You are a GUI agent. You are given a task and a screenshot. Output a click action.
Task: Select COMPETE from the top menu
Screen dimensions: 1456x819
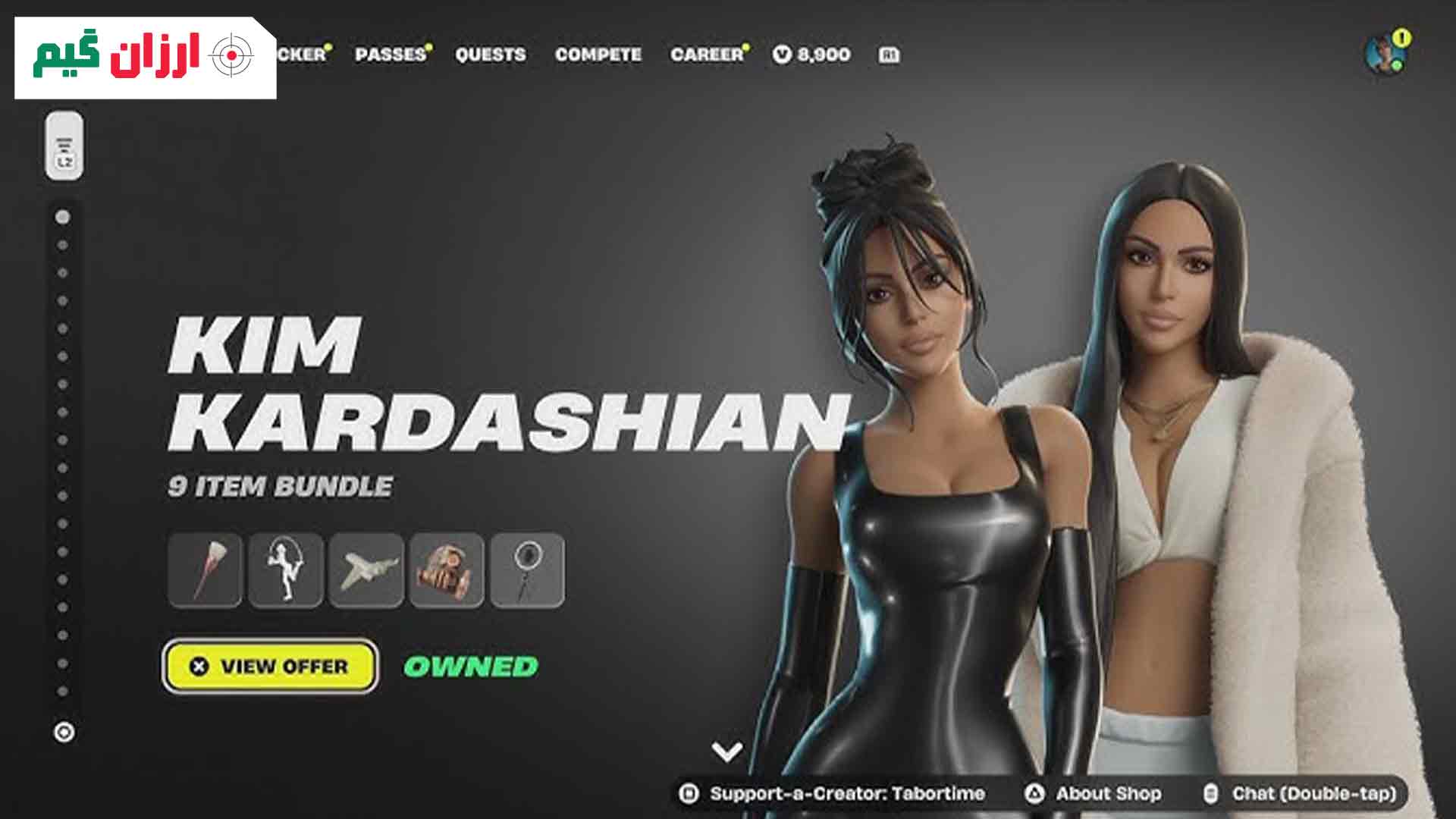[x=598, y=54]
